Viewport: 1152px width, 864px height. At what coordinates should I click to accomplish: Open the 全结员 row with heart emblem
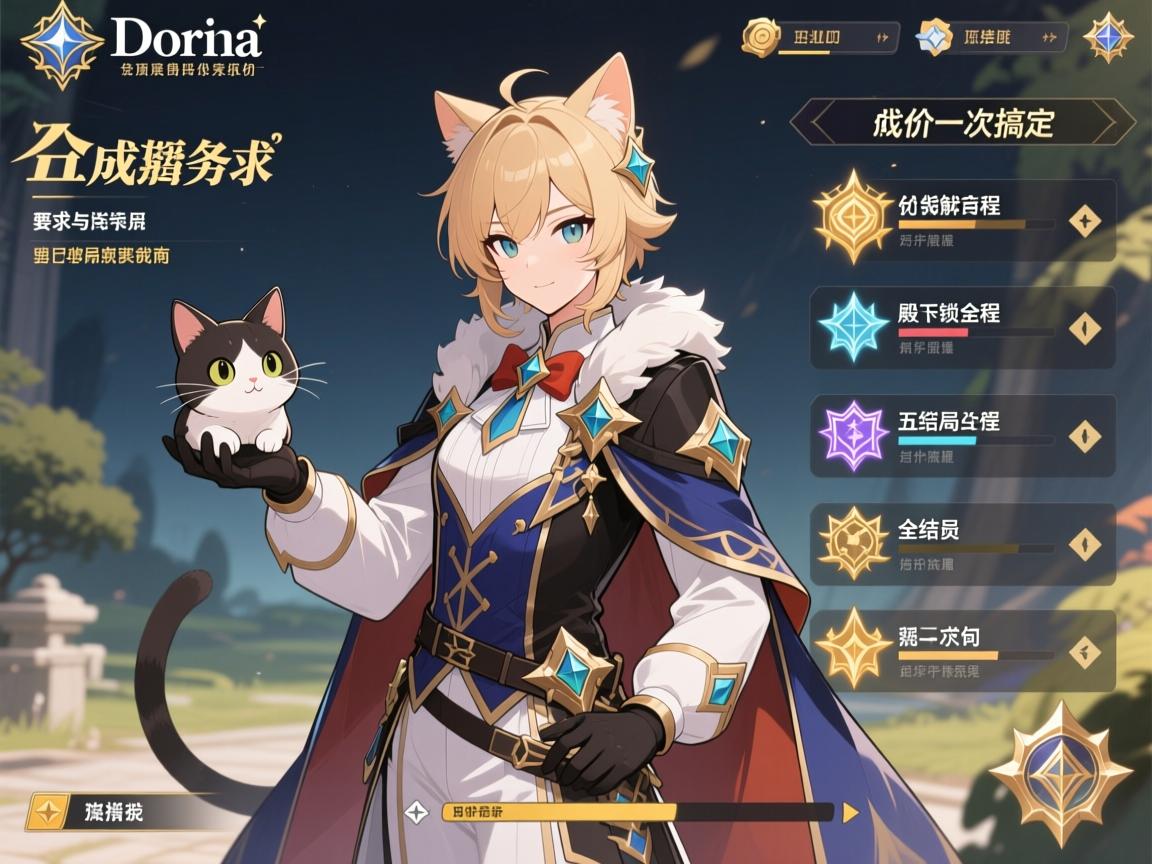[960, 543]
